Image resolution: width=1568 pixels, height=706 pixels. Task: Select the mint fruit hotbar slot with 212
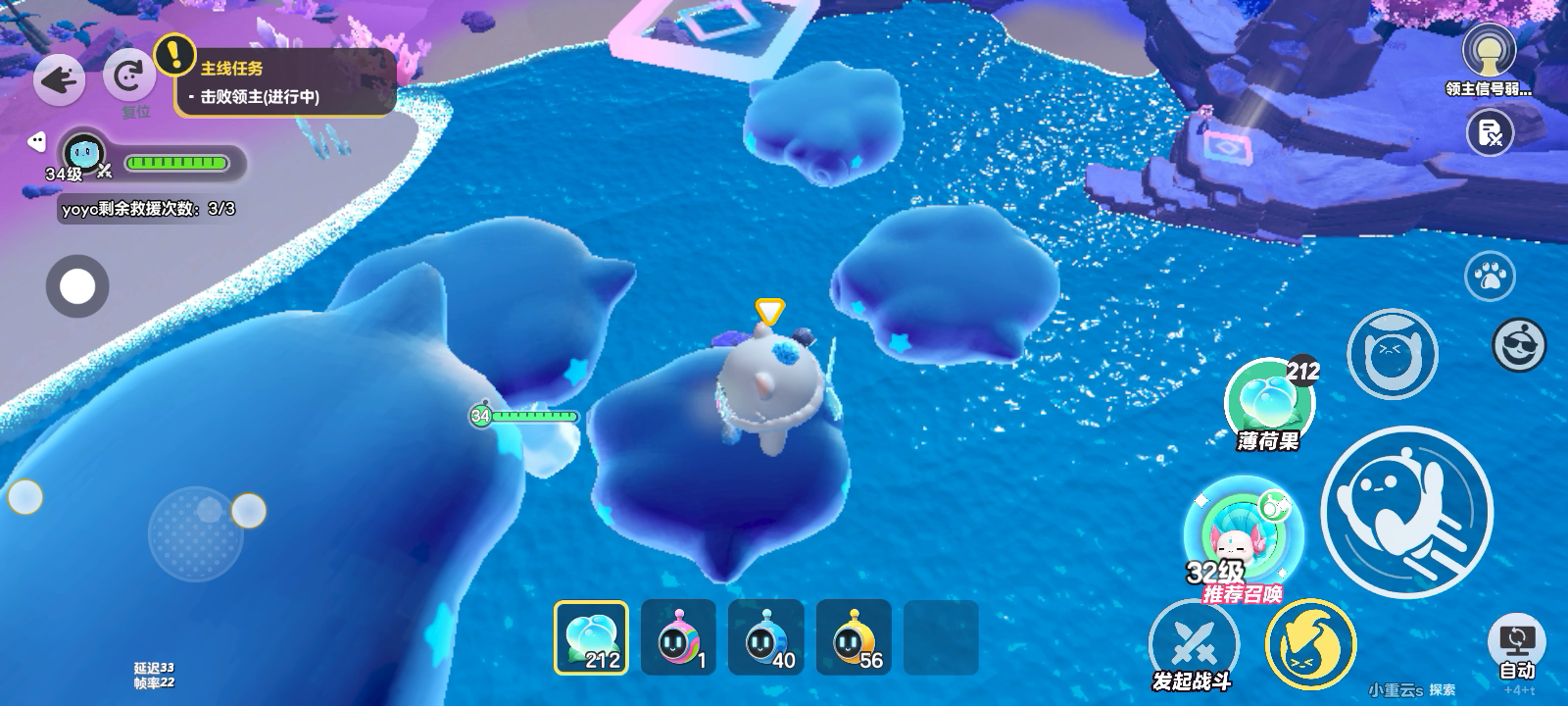(591, 637)
